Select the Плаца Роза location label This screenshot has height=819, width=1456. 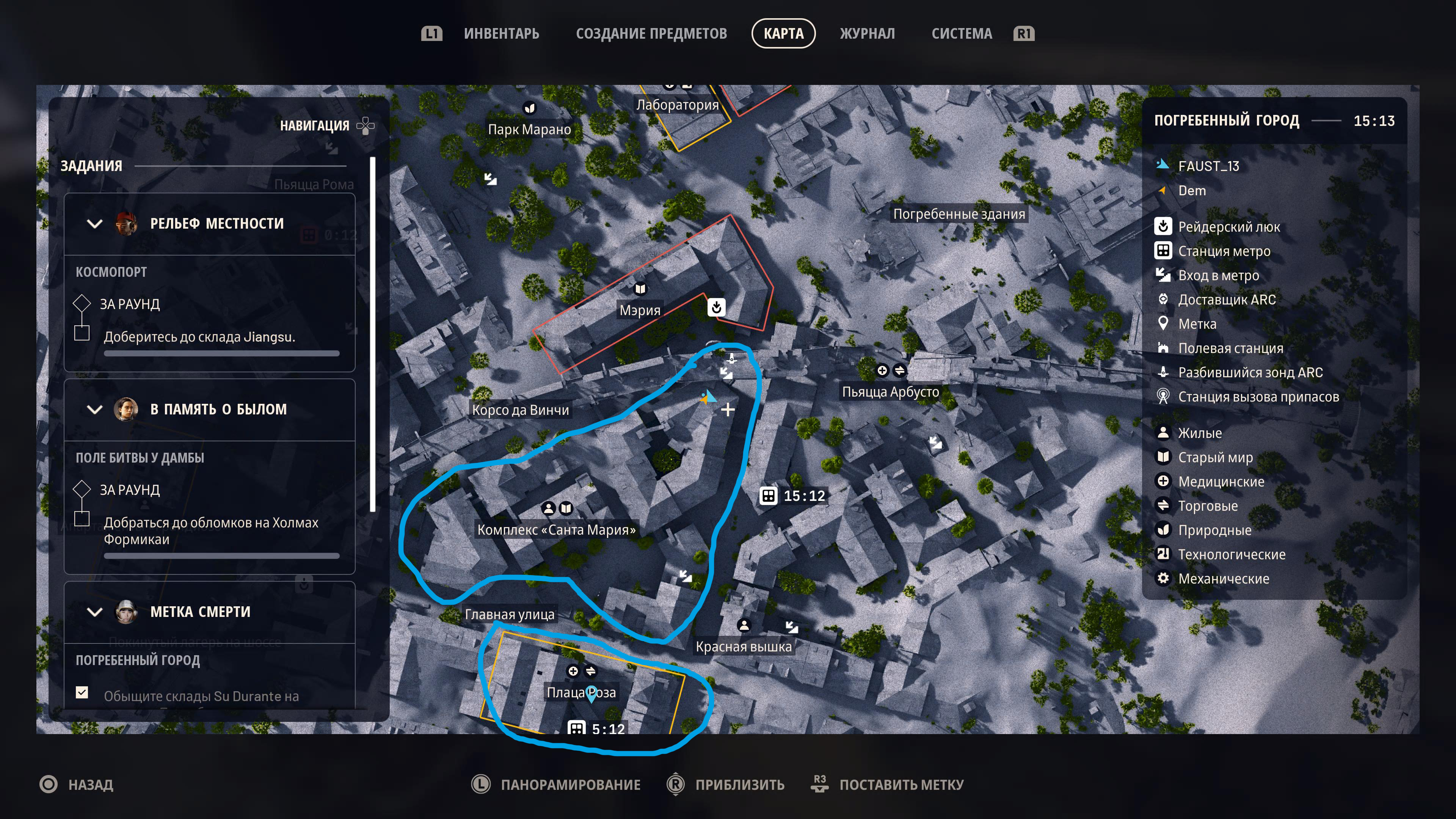tap(581, 692)
